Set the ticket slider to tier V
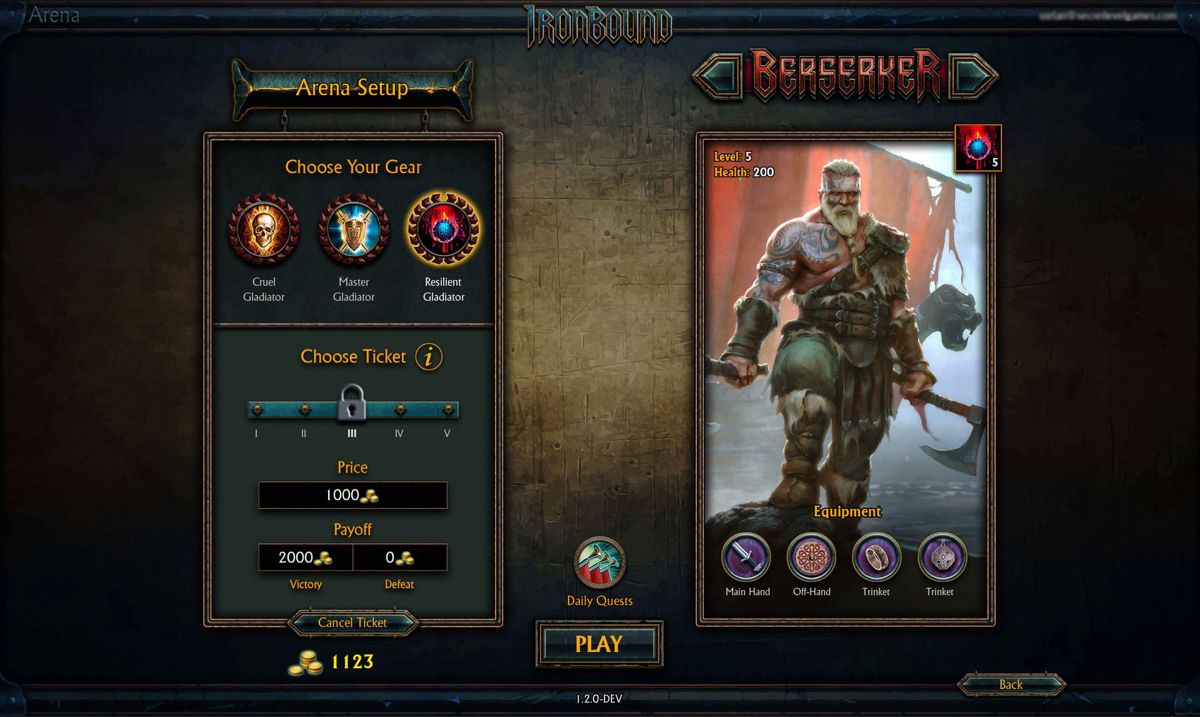The height and width of the screenshot is (717, 1200). point(447,409)
